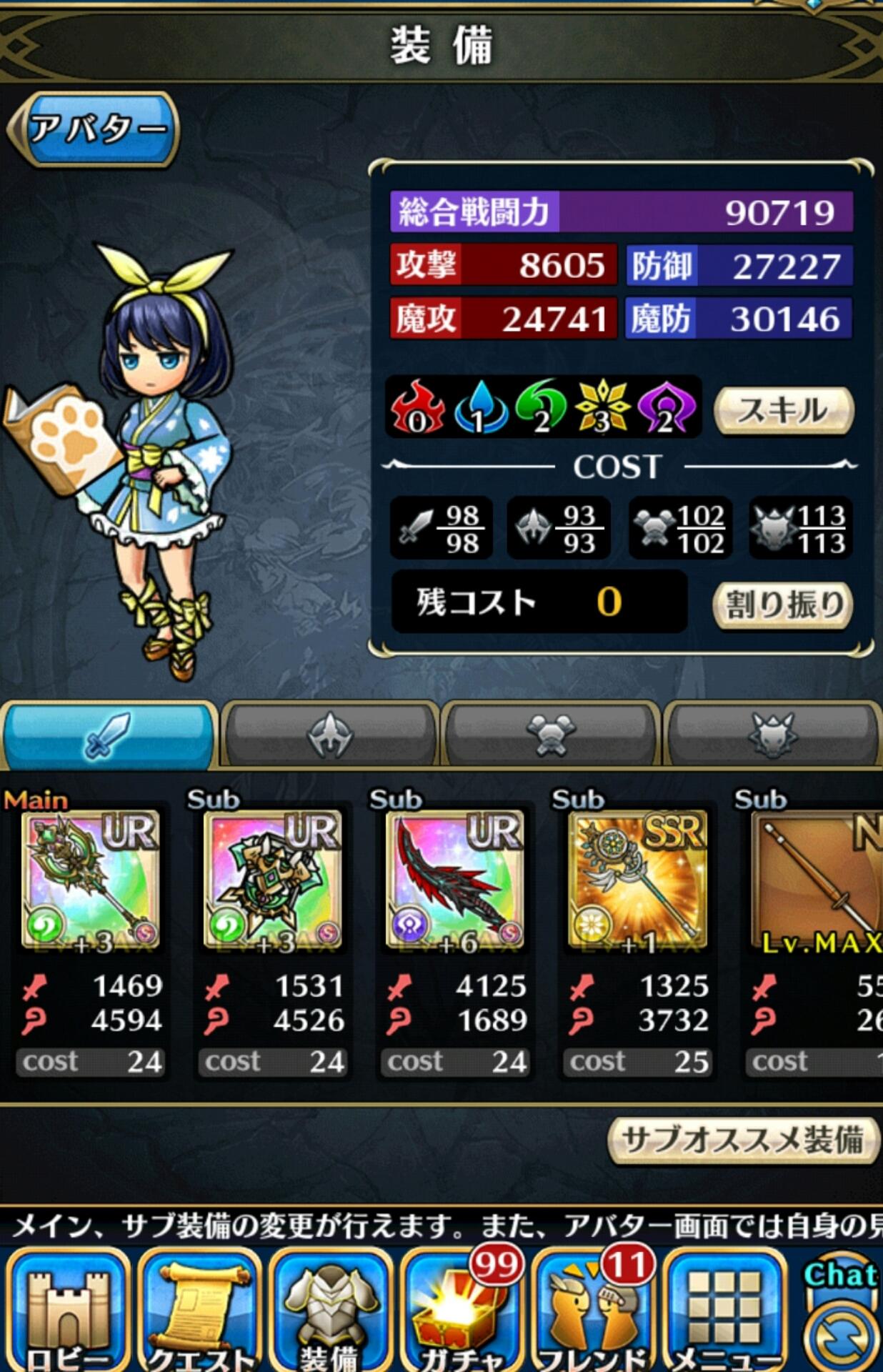This screenshot has height=1372, width=883.
Task: Go to the ロビー lobby
Action: click(68, 1311)
